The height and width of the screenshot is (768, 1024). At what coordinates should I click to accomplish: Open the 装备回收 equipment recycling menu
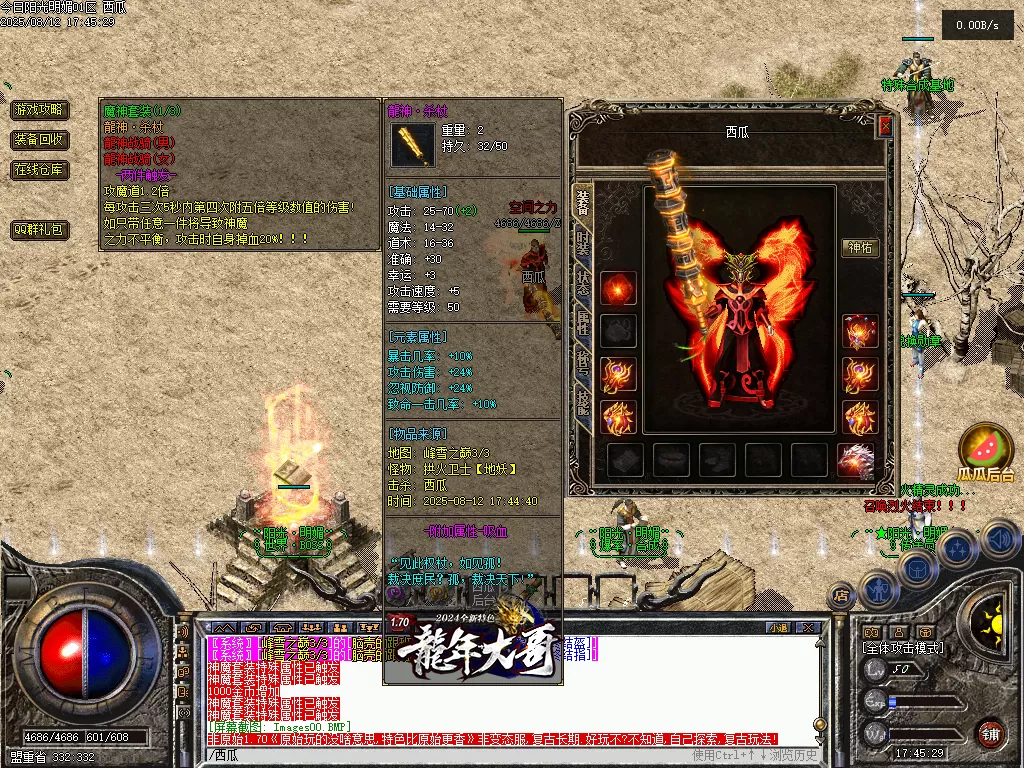pyautogui.click(x=40, y=140)
